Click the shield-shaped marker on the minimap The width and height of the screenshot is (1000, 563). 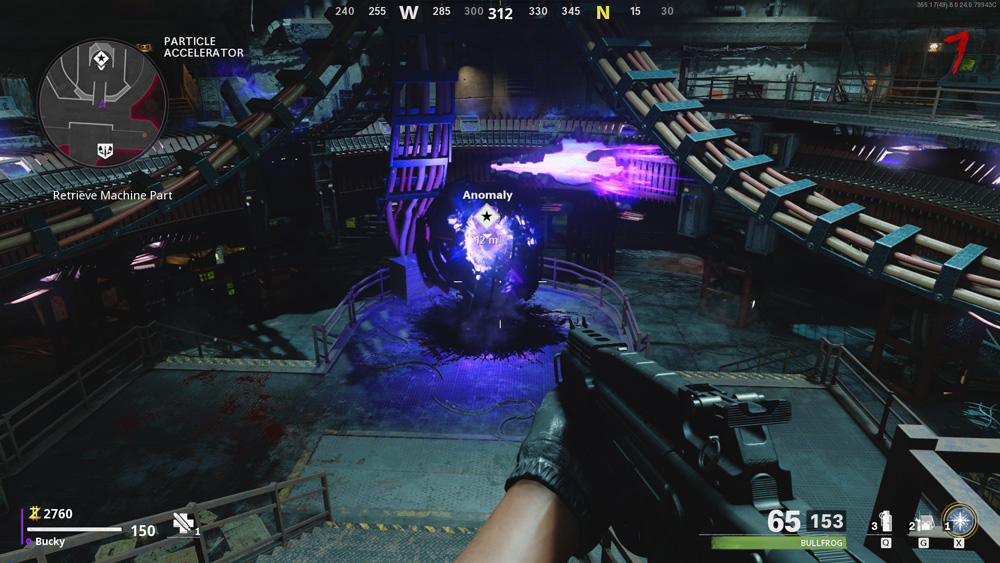[x=104, y=151]
